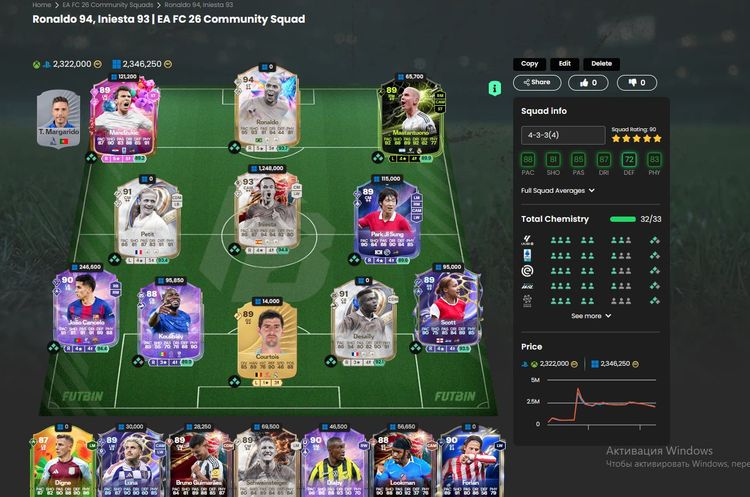The width and height of the screenshot is (750, 497).
Task: Open the 4-3-3(4) formation field
Action: pos(562,135)
